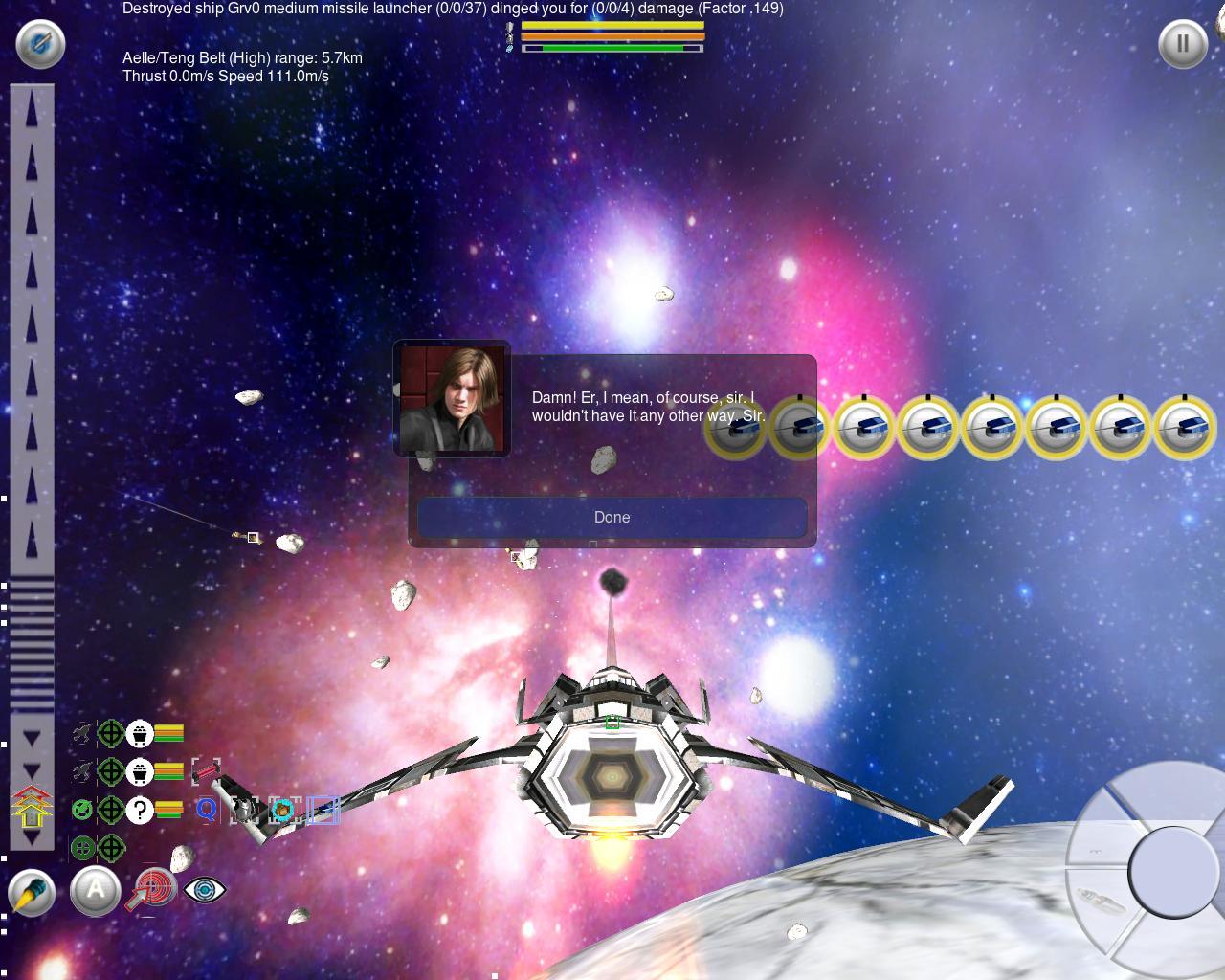Open the compass menu button
Viewport: 1225px width, 980px height.
coord(40,43)
